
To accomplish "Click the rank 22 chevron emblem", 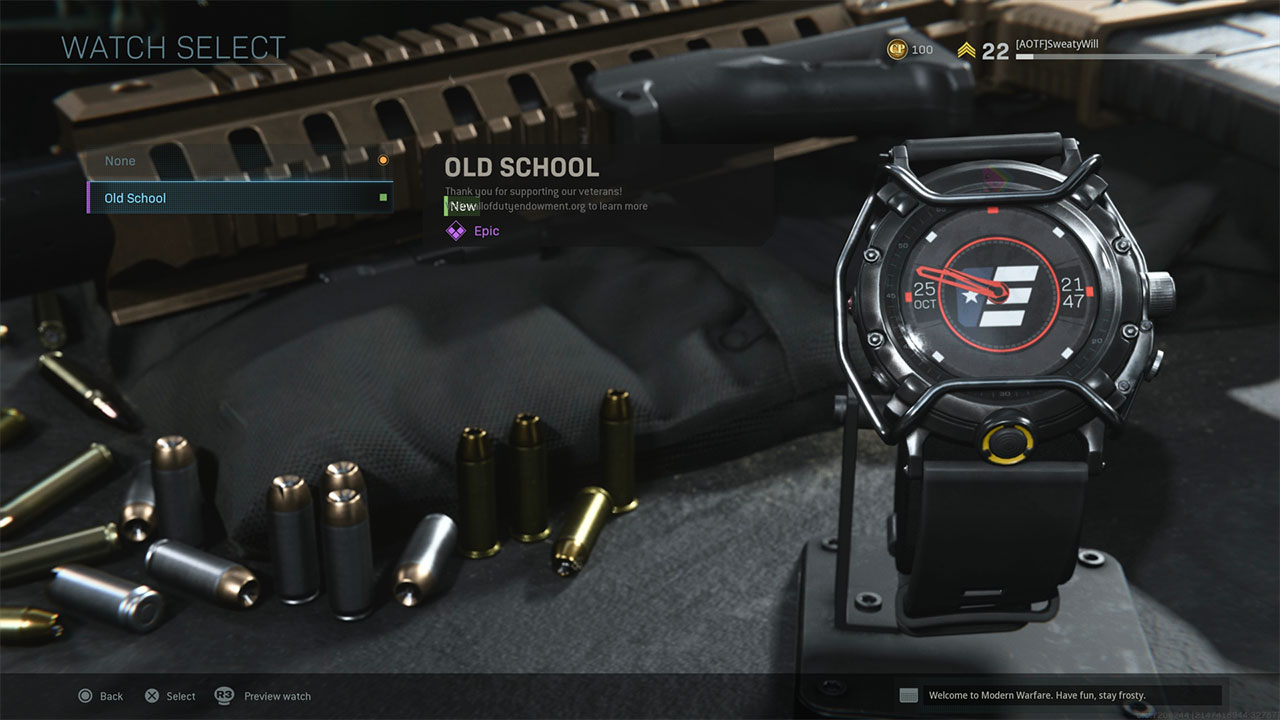I will [967, 48].
